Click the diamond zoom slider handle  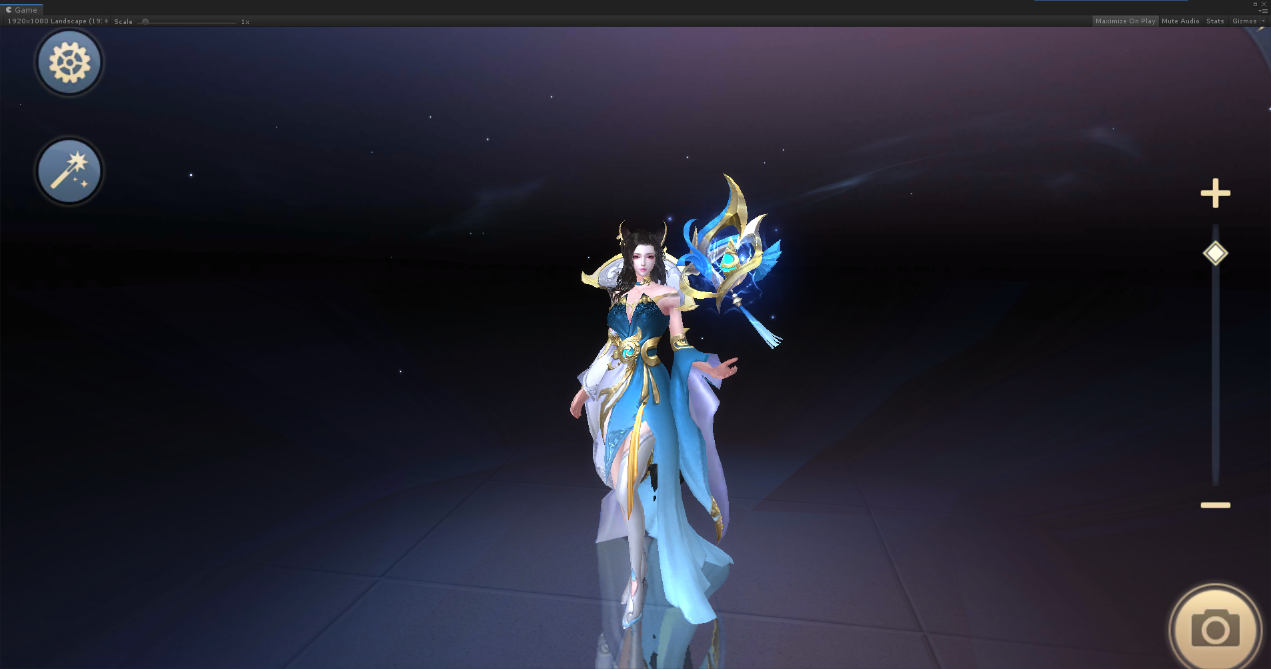pyautogui.click(x=1215, y=253)
